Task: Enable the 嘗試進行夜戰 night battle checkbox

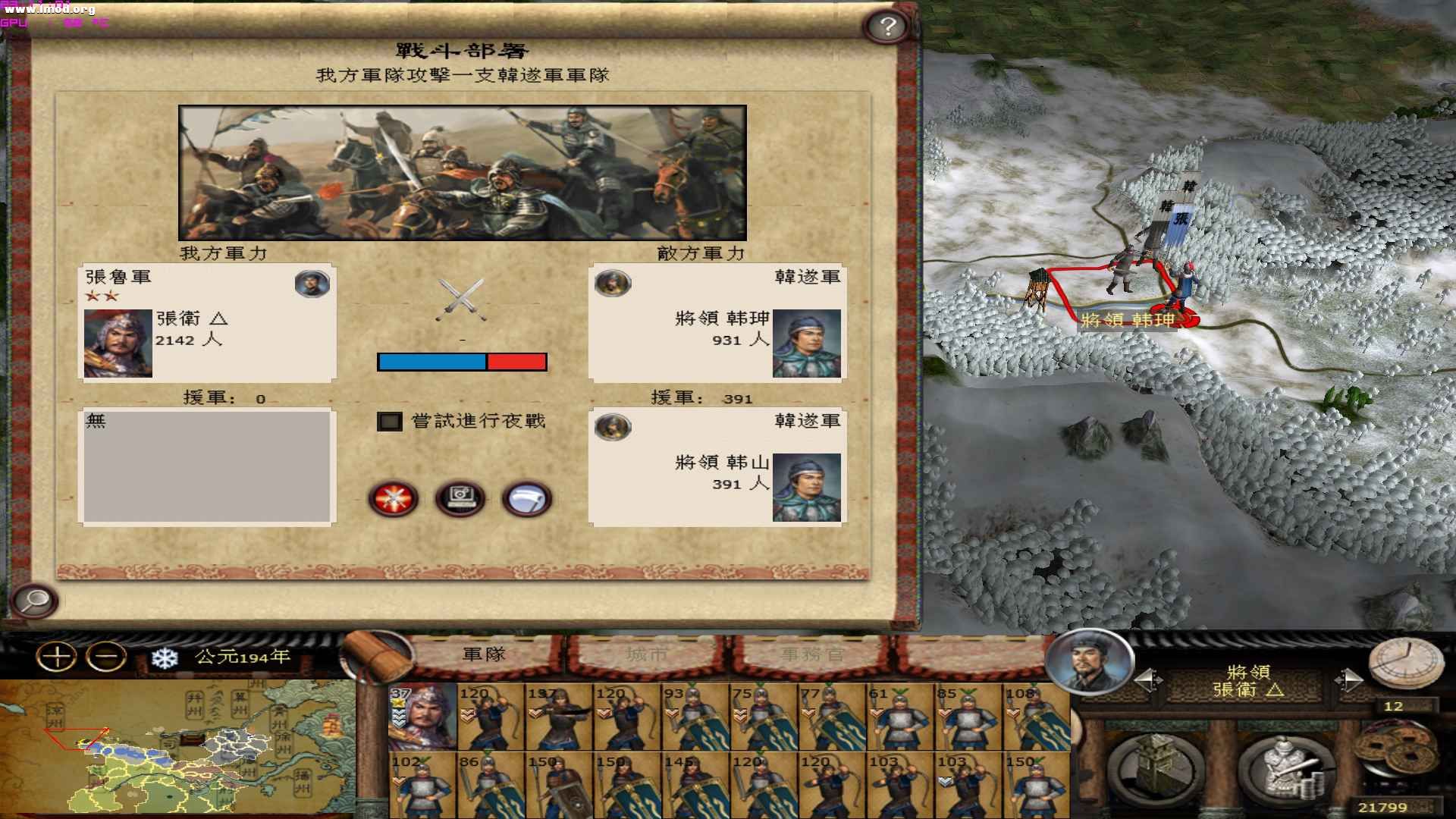Action: (x=389, y=422)
